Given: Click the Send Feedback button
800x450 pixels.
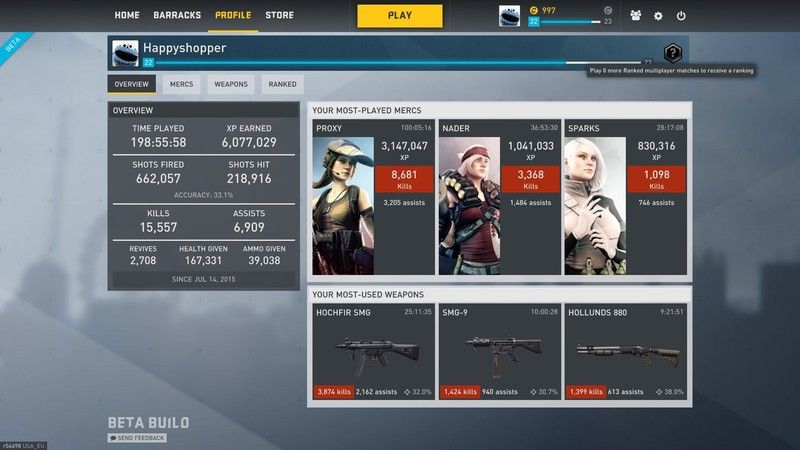Looking at the screenshot, I should 137,438.
